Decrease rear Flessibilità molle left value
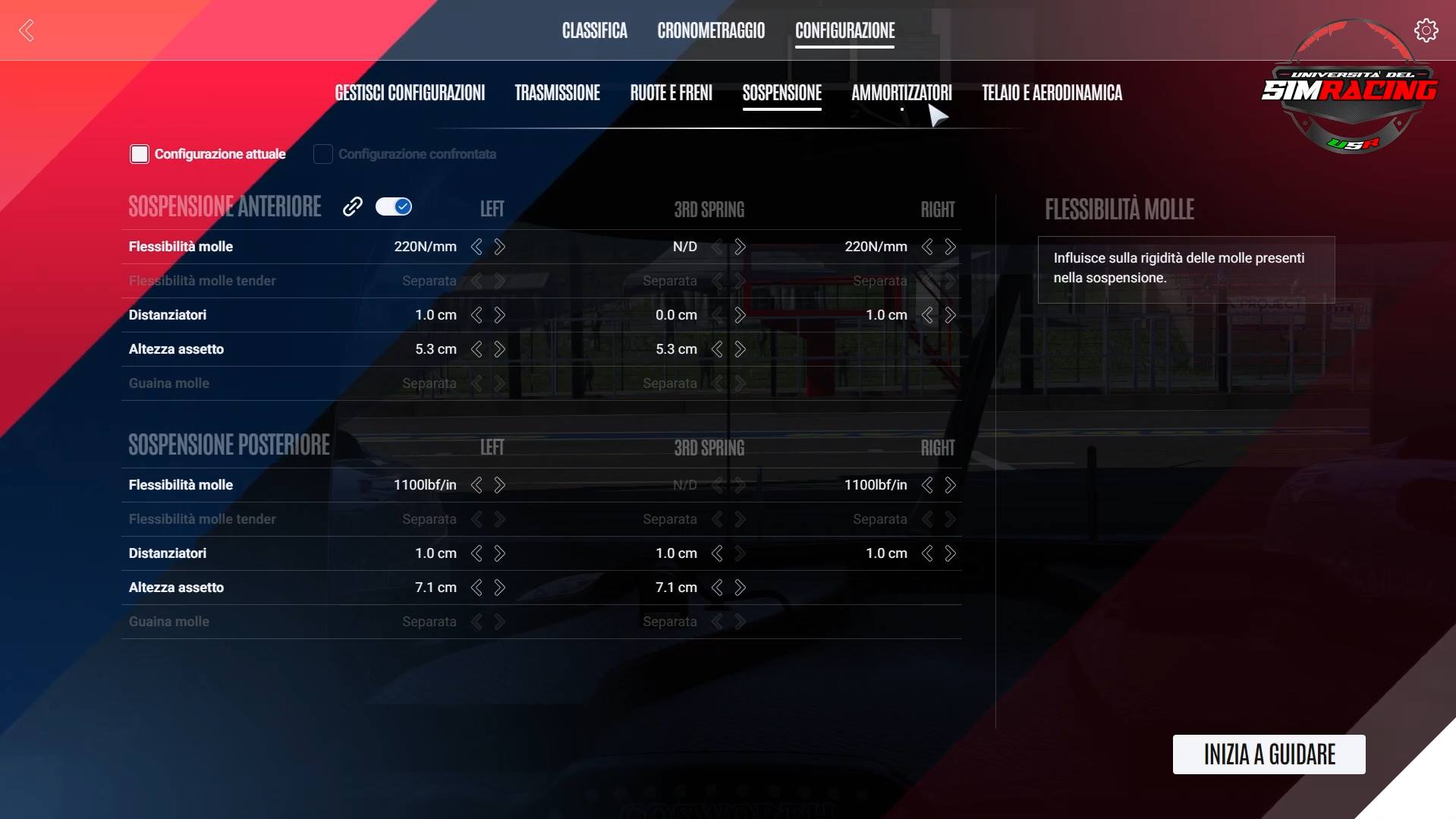This screenshot has width=1456, height=819. click(476, 484)
